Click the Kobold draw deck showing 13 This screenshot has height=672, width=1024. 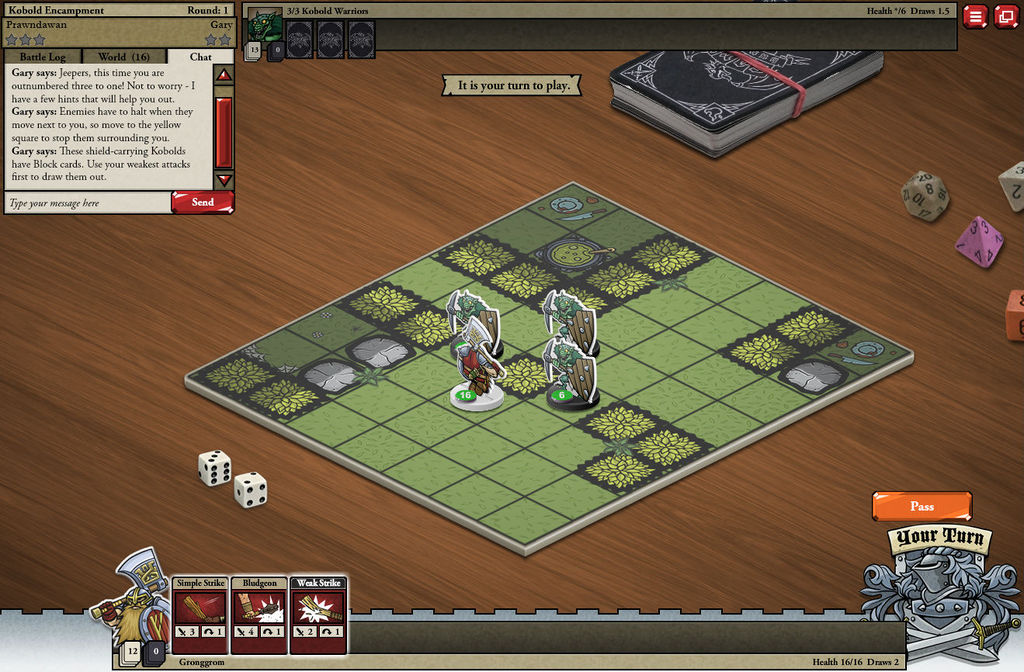point(254,50)
